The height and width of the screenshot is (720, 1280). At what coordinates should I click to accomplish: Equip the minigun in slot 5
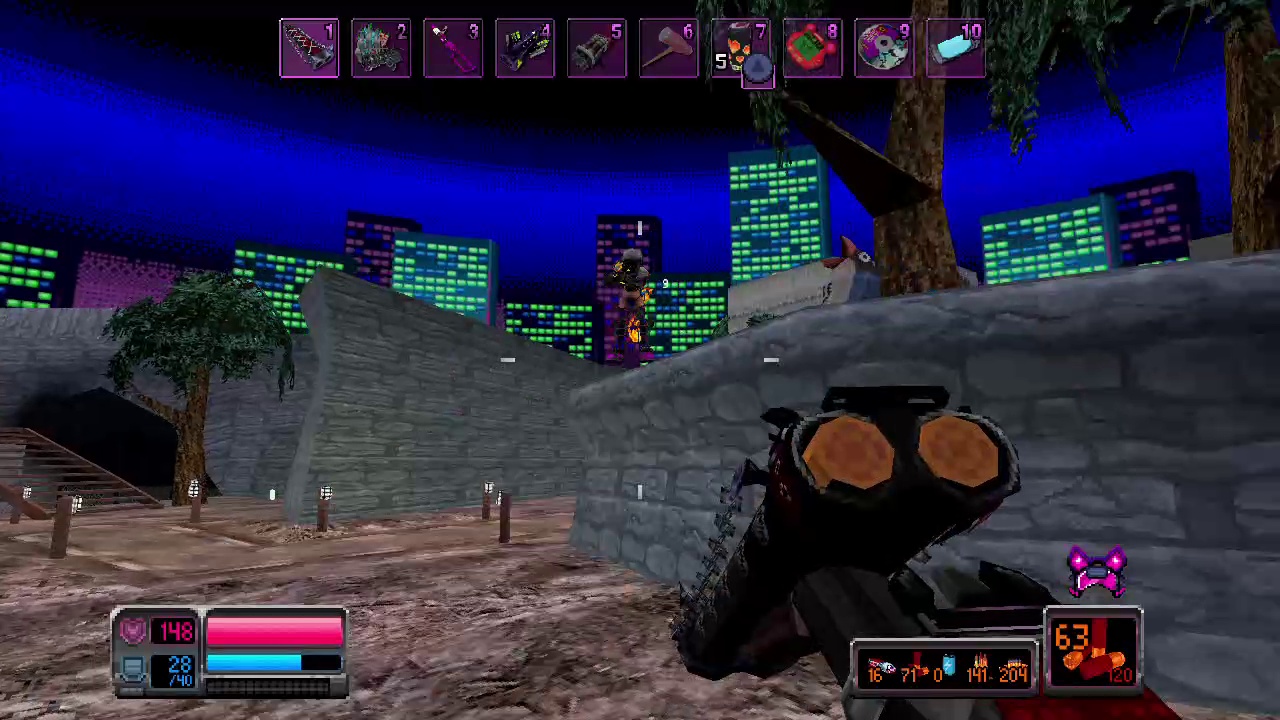point(597,47)
